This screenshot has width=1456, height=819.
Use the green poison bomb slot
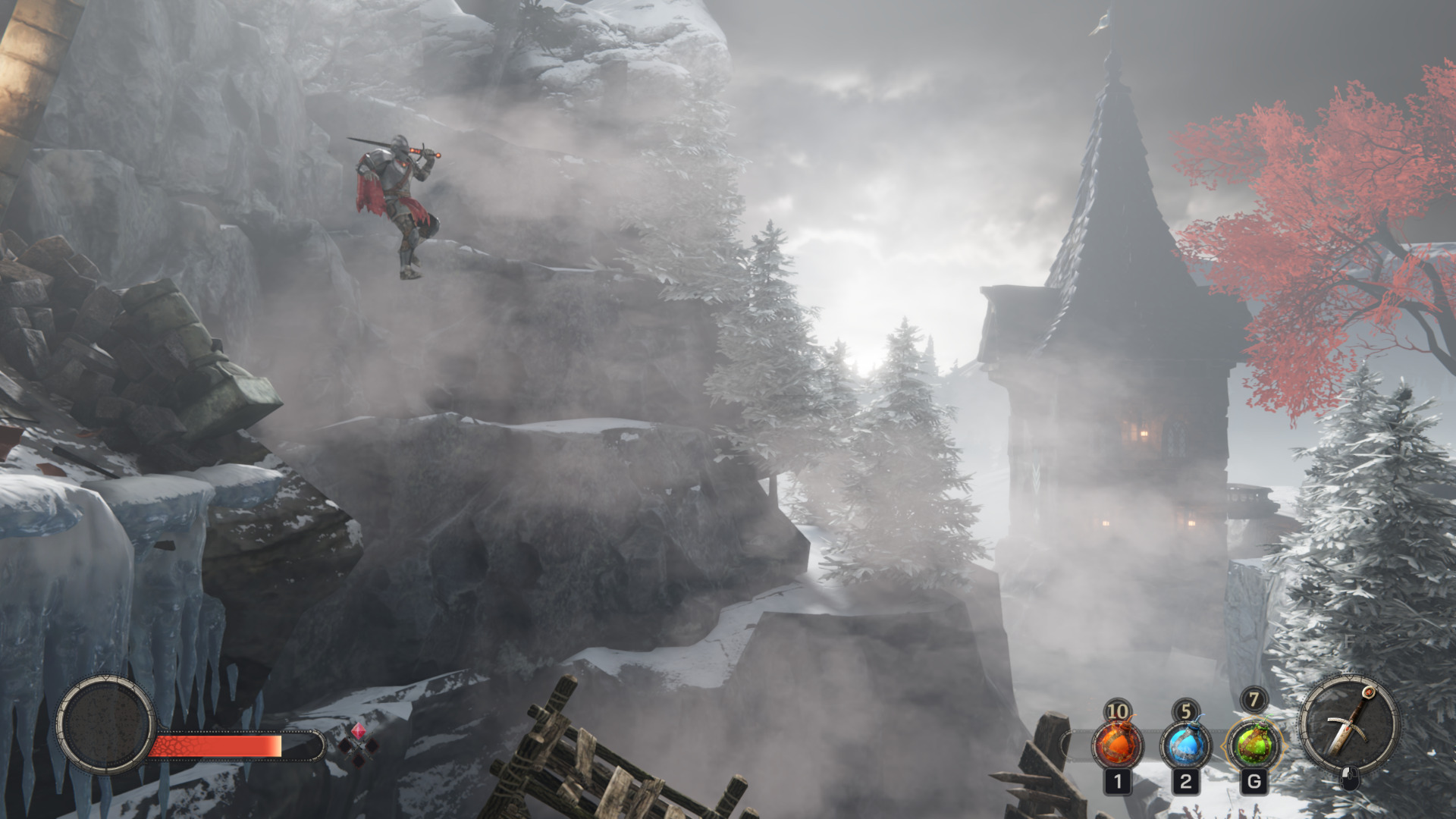[1253, 744]
